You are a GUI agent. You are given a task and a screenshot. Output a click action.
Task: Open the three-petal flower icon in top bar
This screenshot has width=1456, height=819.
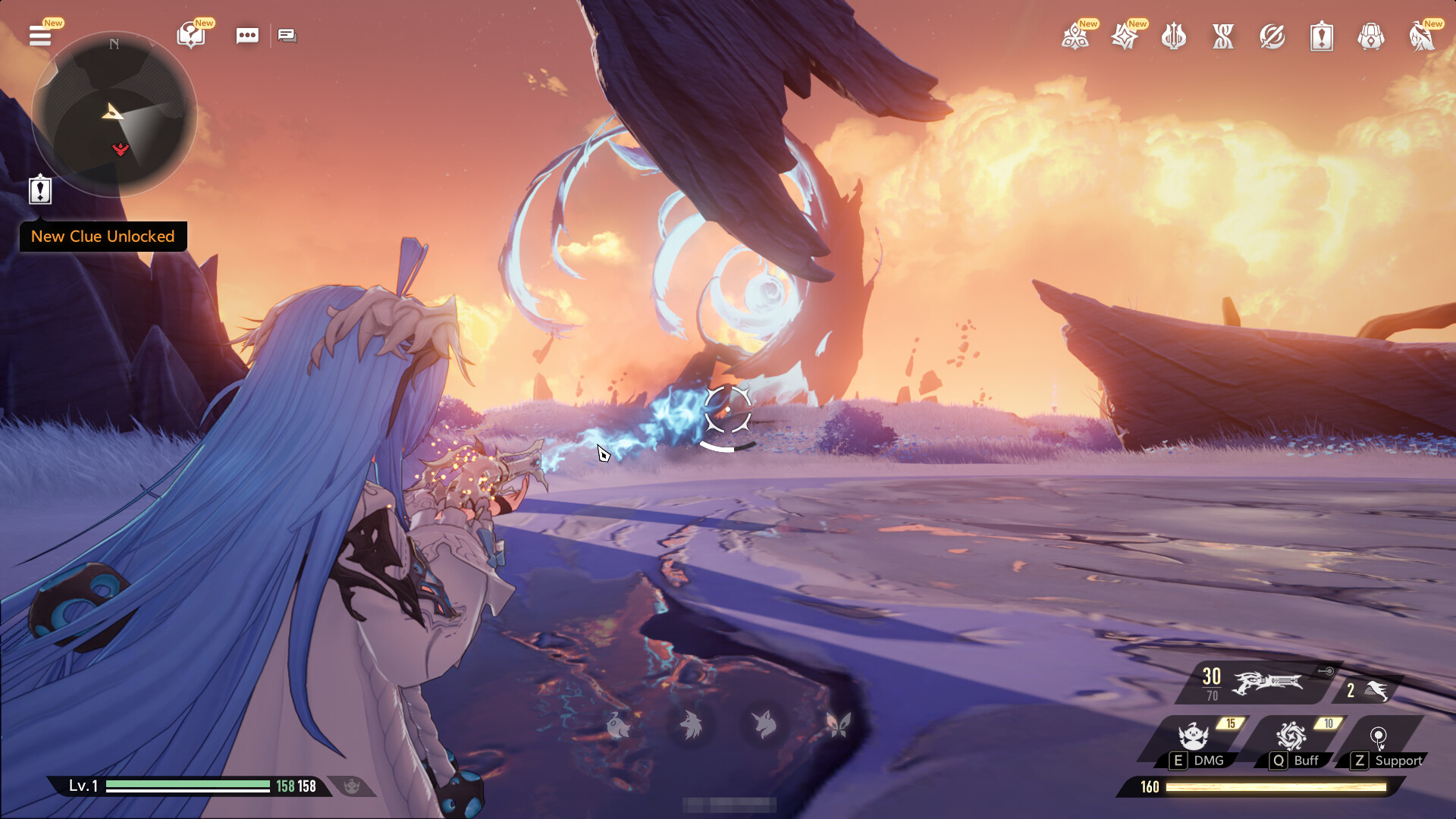pos(1075,36)
